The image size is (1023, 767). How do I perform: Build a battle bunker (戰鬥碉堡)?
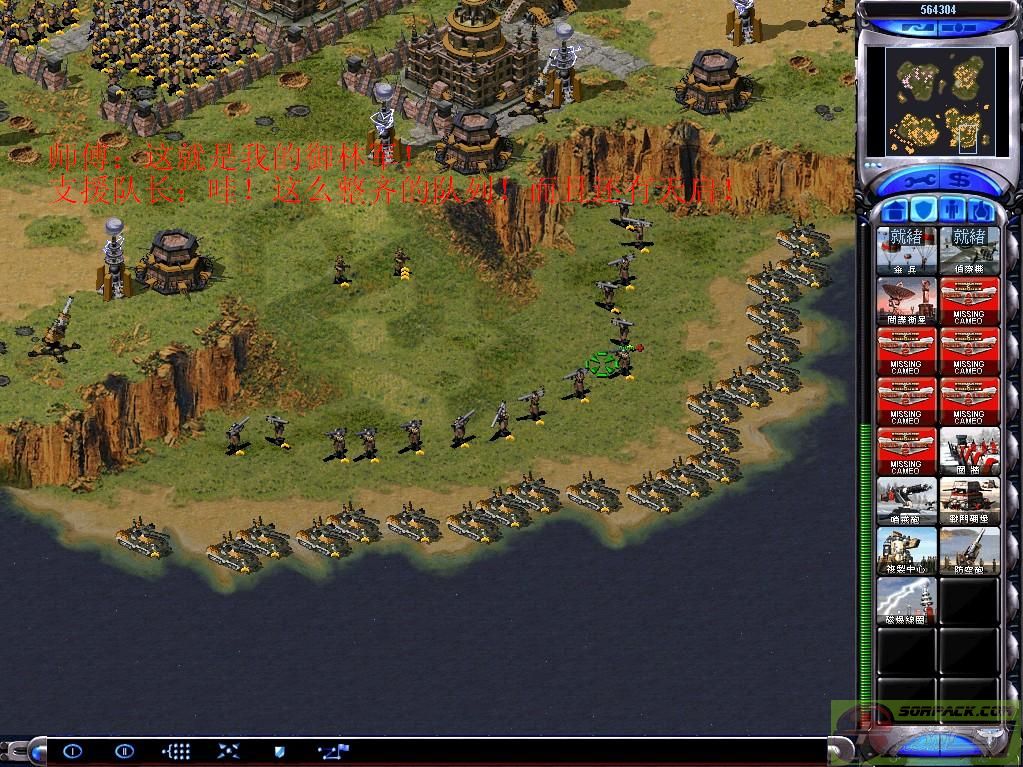[969, 501]
